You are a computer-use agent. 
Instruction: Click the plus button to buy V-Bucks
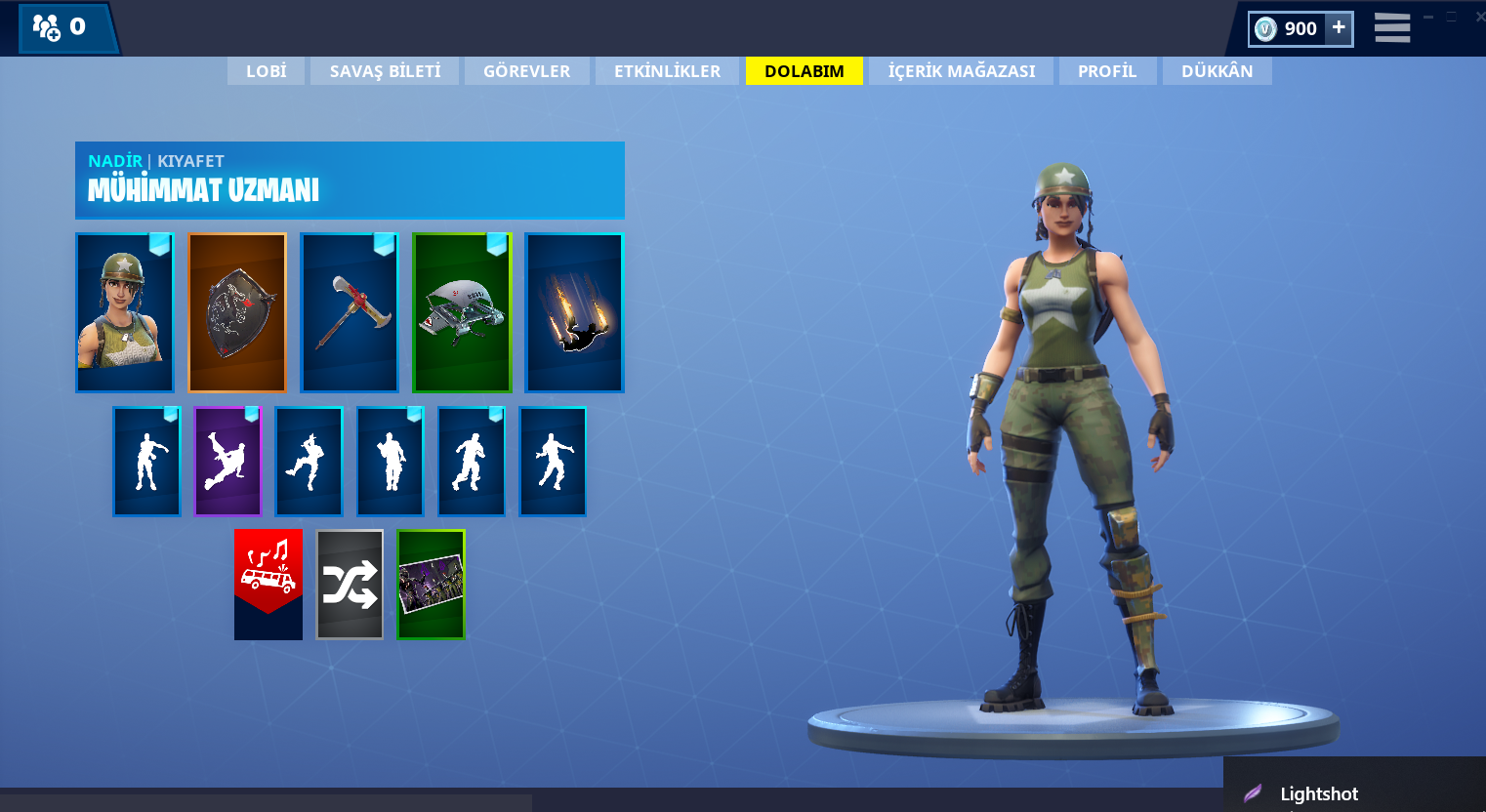1339,28
